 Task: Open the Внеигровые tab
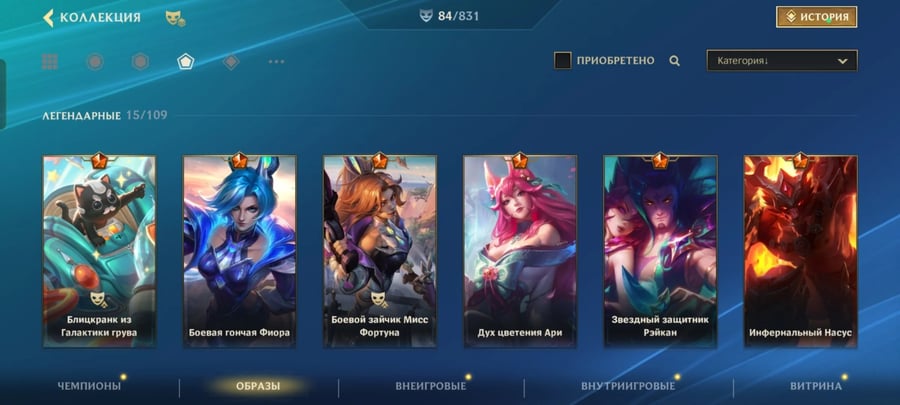[431, 386]
